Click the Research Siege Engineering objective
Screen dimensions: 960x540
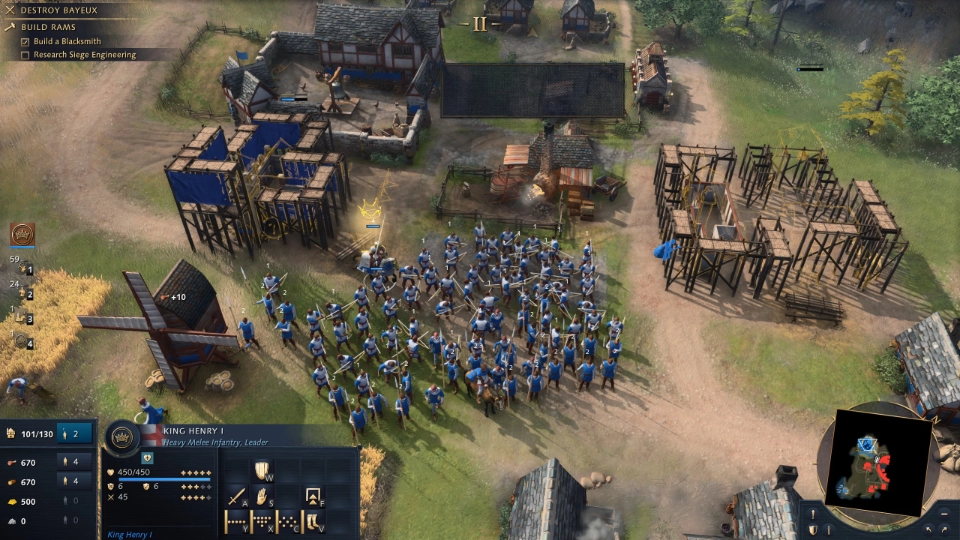click(x=84, y=55)
